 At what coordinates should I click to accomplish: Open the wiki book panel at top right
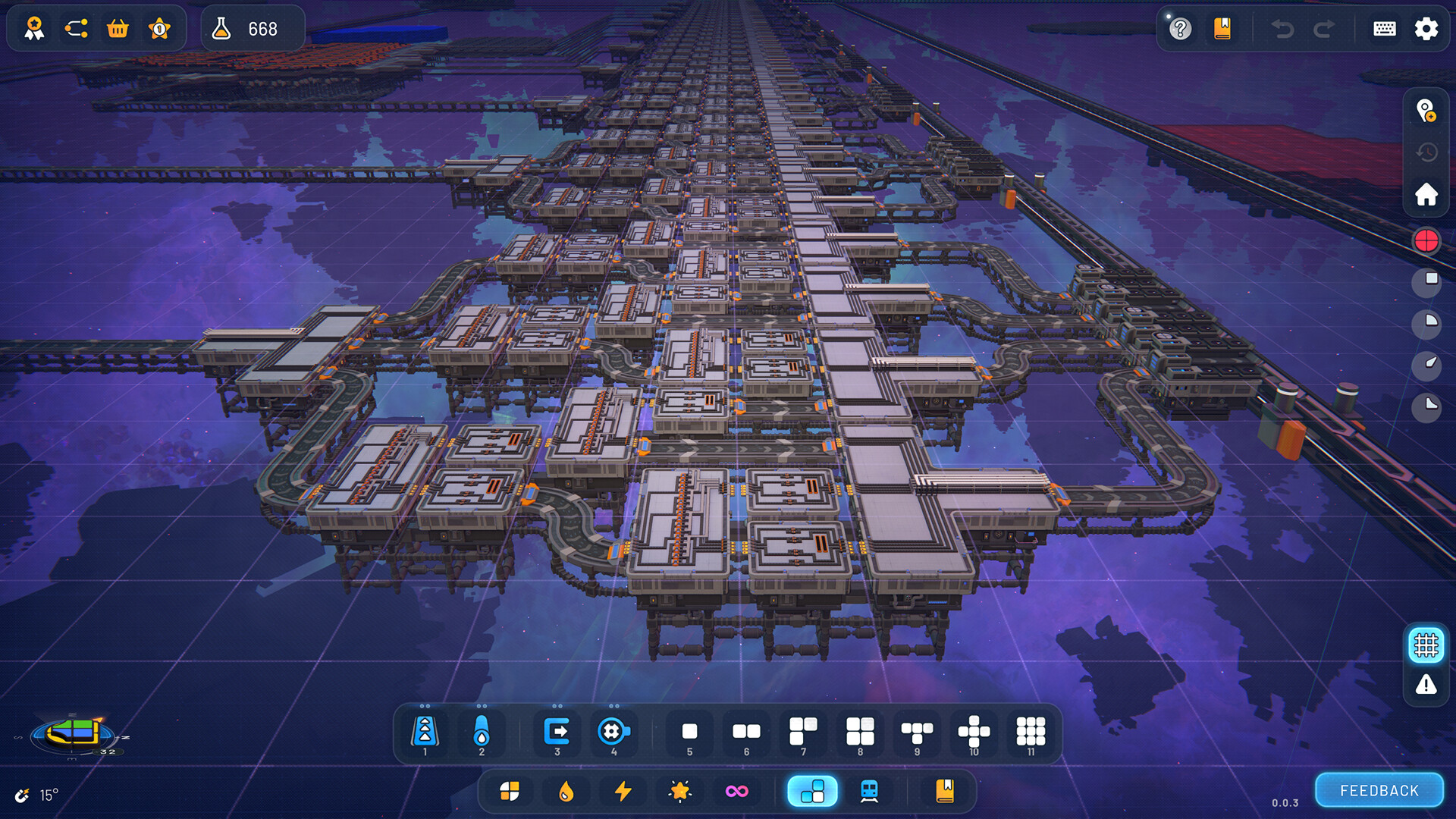1222,29
